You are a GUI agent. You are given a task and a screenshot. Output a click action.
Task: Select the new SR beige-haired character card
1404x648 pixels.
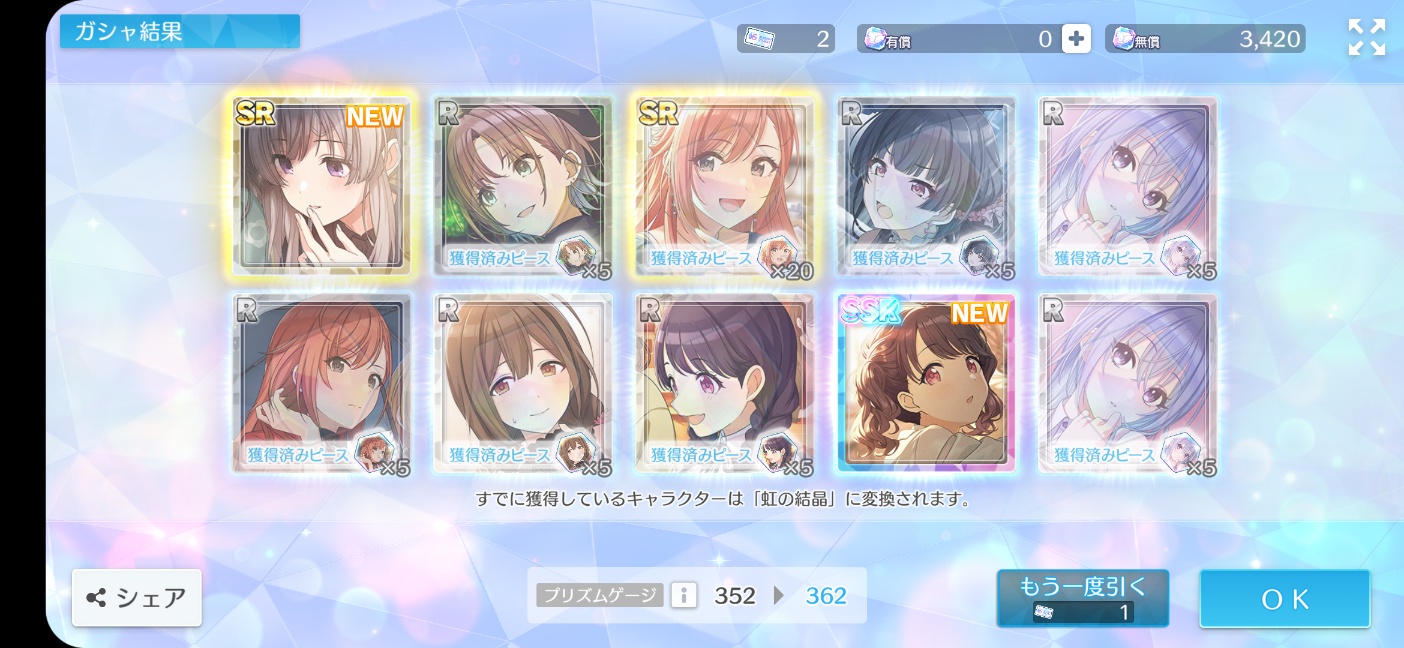(321, 185)
